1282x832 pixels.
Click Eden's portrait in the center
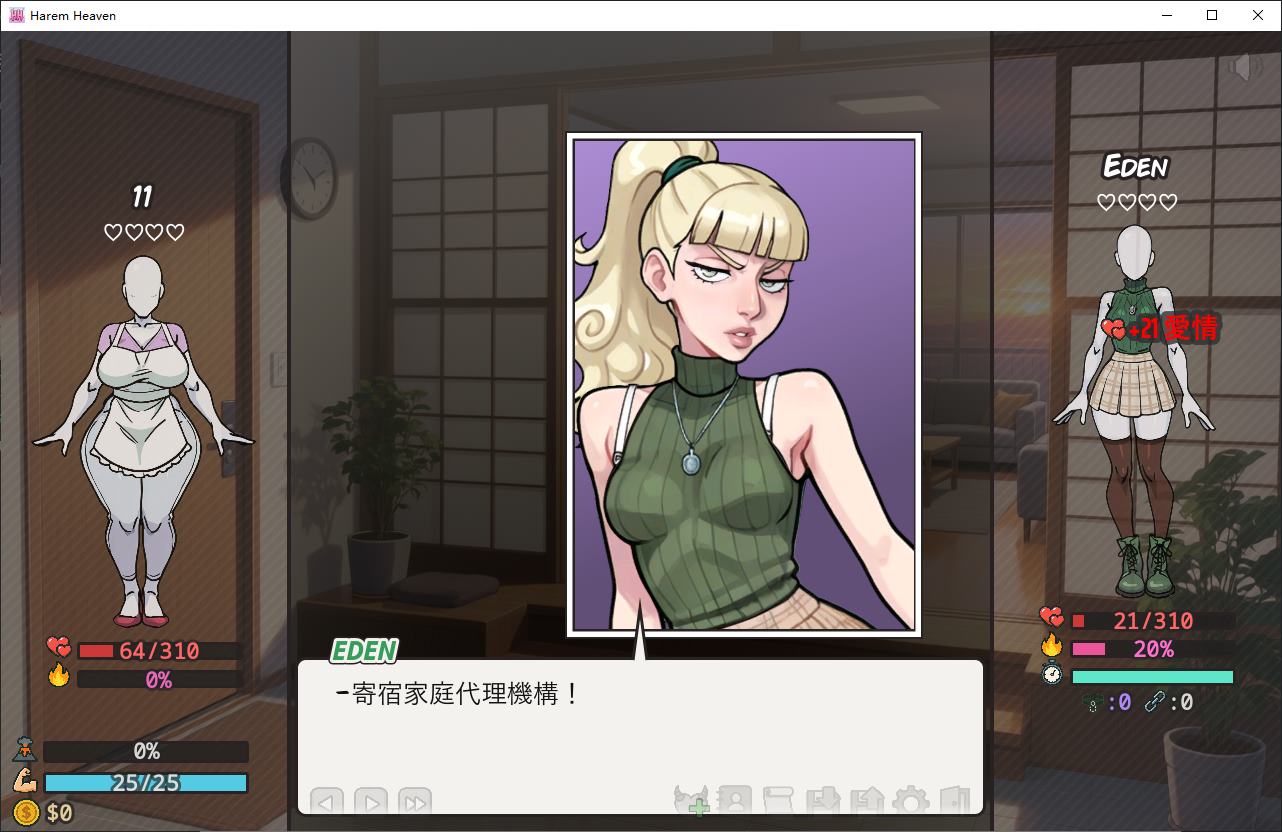(x=743, y=385)
